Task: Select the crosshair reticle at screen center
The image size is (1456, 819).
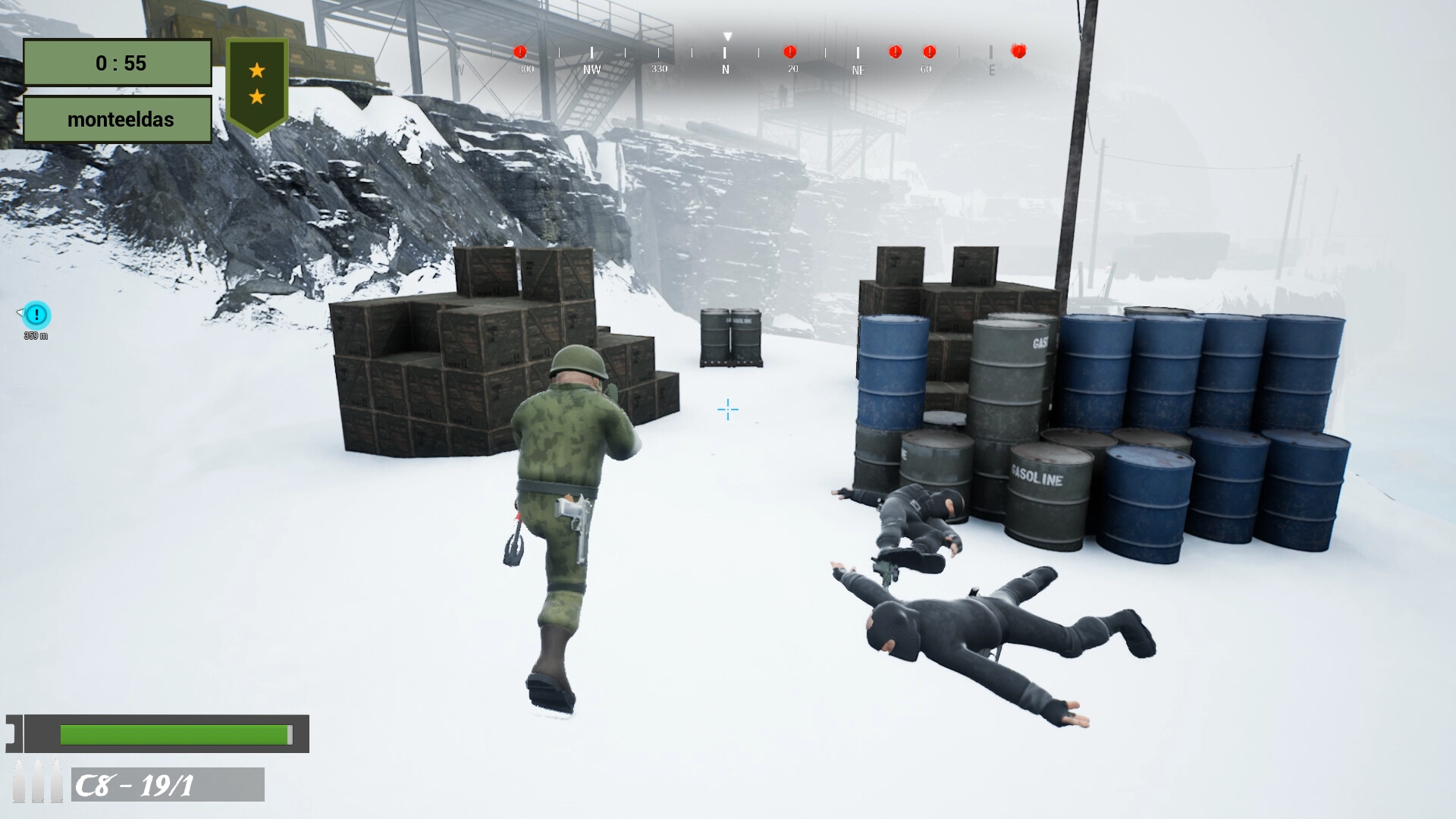Action: 726,409
